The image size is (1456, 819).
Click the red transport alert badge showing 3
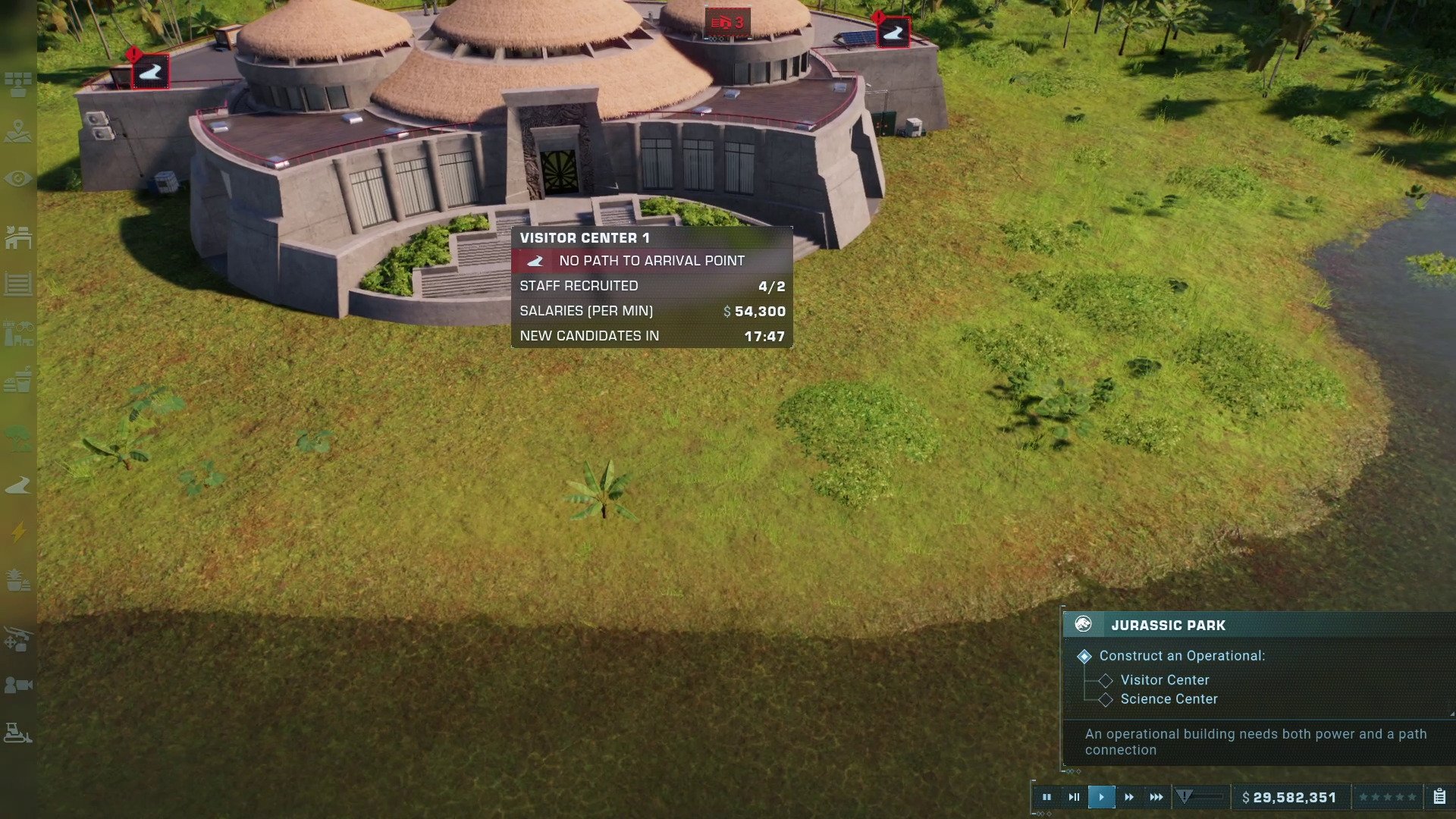[x=728, y=24]
